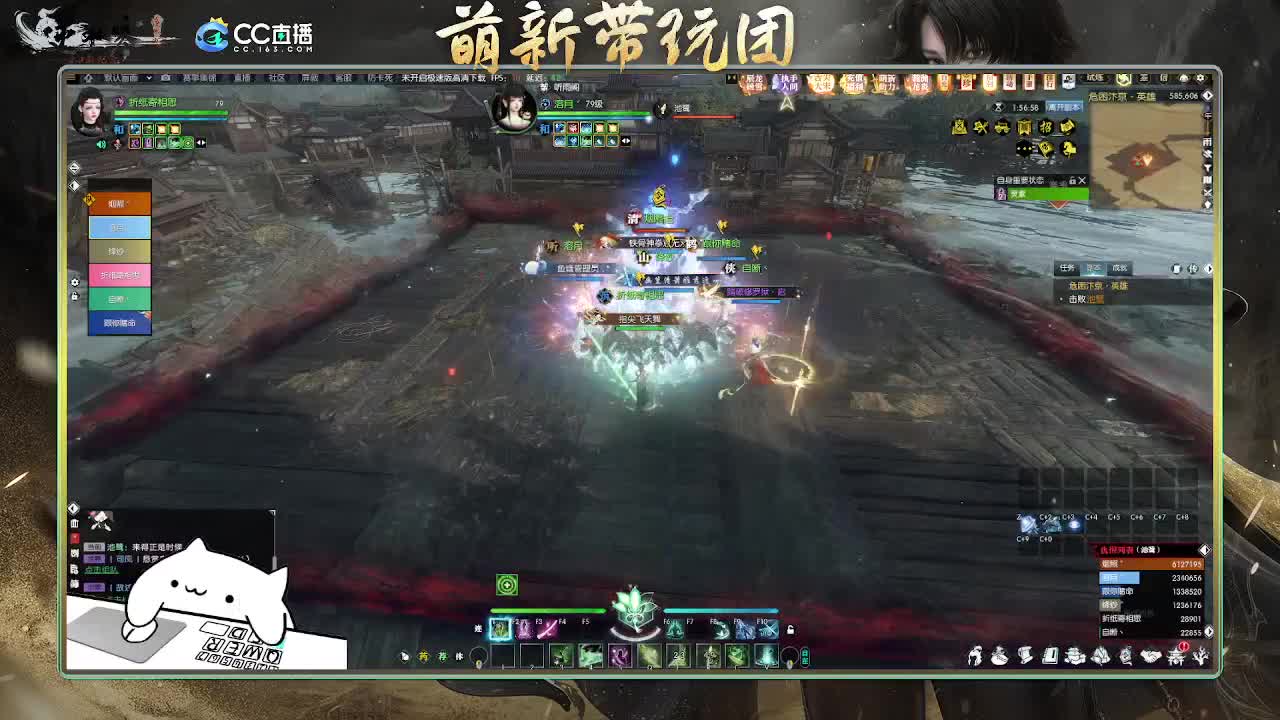Click the horse mount icon under the minimap
This screenshot has height=720, width=1280.
point(1069,150)
